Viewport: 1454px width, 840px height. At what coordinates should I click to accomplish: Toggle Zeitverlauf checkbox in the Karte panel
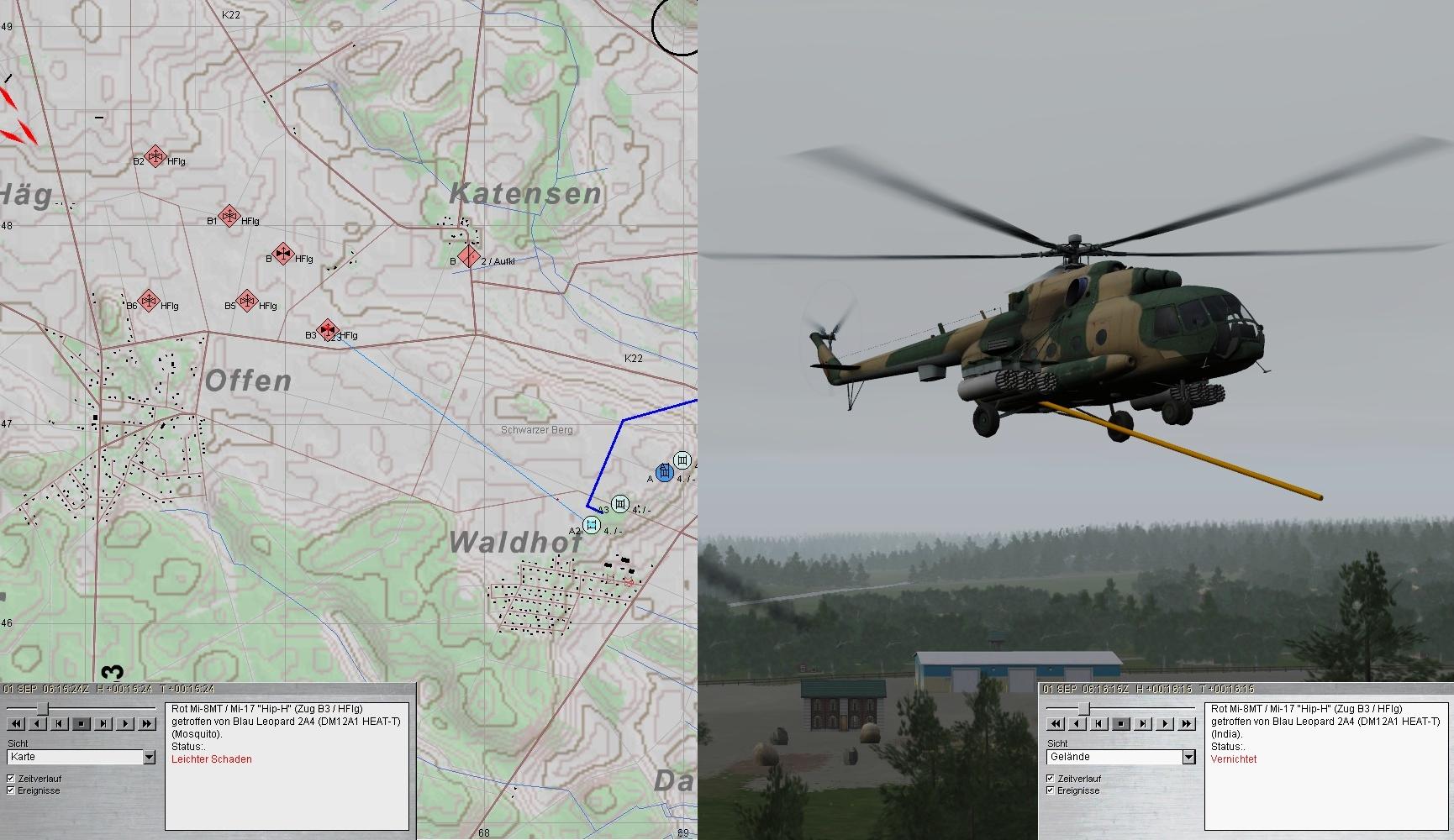pyautogui.click(x=11, y=779)
